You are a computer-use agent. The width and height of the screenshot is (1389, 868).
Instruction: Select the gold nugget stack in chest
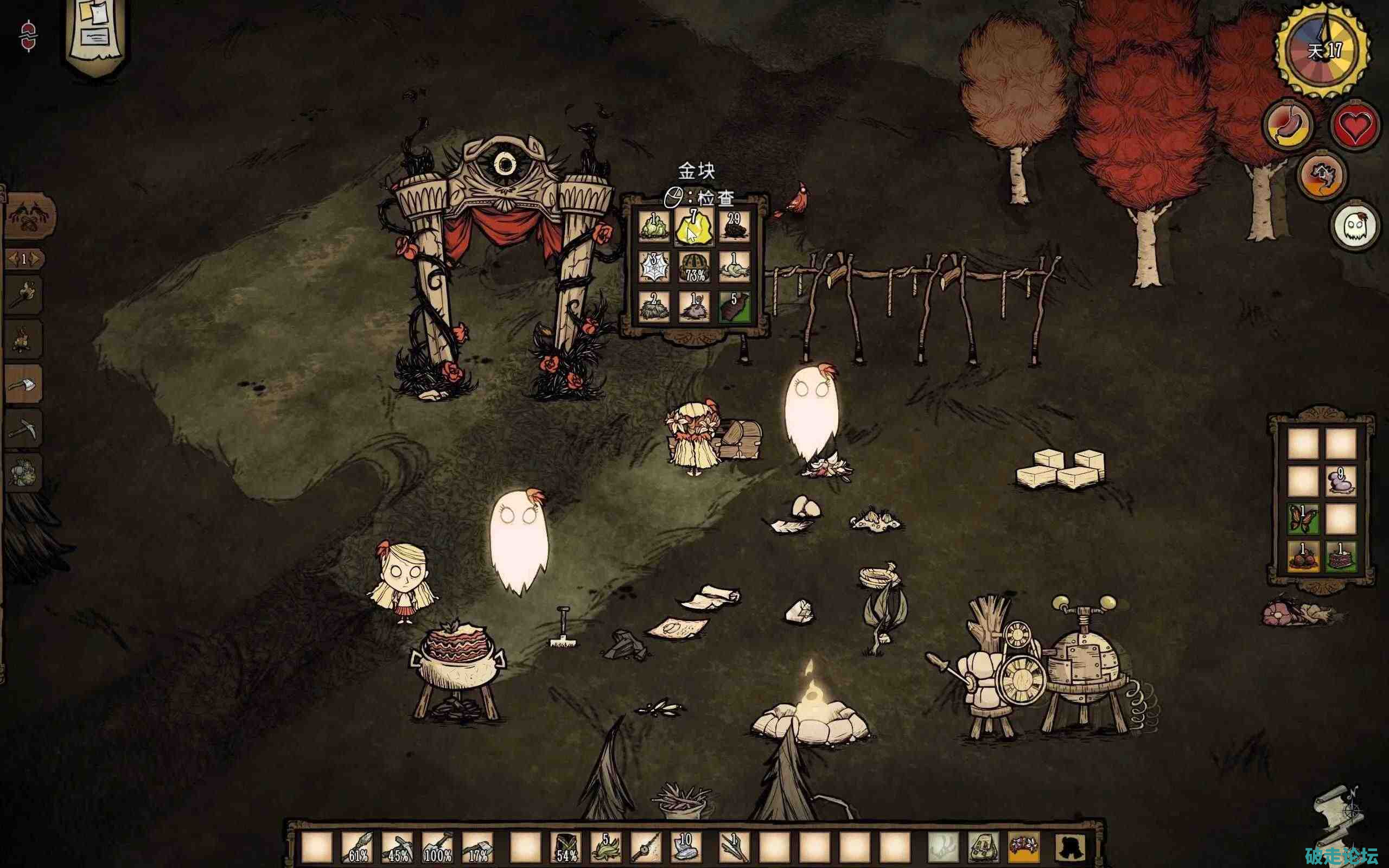click(694, 227)
